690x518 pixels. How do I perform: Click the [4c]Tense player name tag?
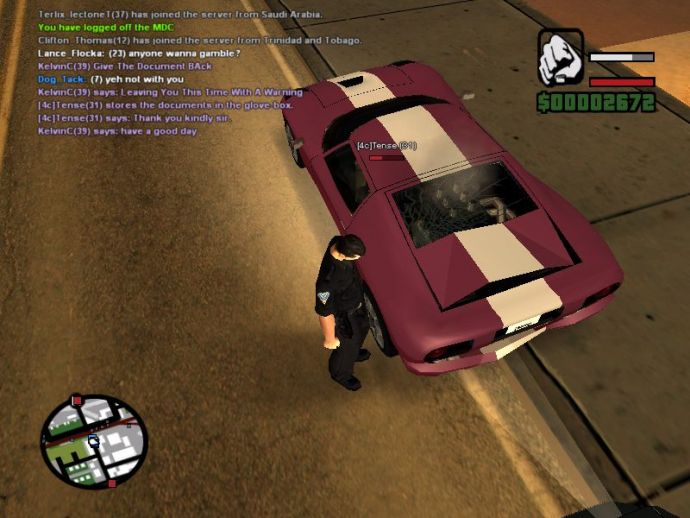pos(386,146)
